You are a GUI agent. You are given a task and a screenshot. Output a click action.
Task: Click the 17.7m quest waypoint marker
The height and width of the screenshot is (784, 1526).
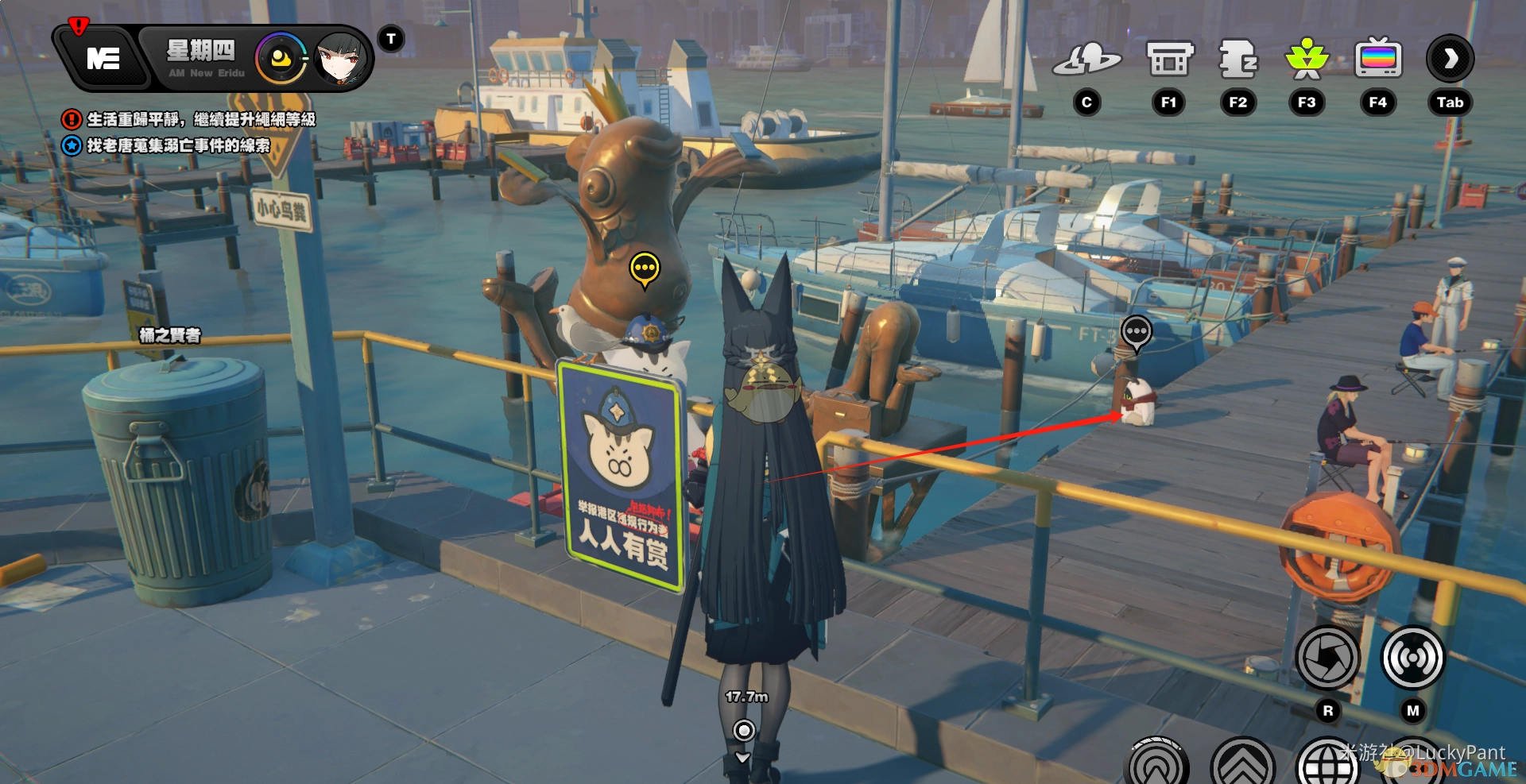point(744,730)
